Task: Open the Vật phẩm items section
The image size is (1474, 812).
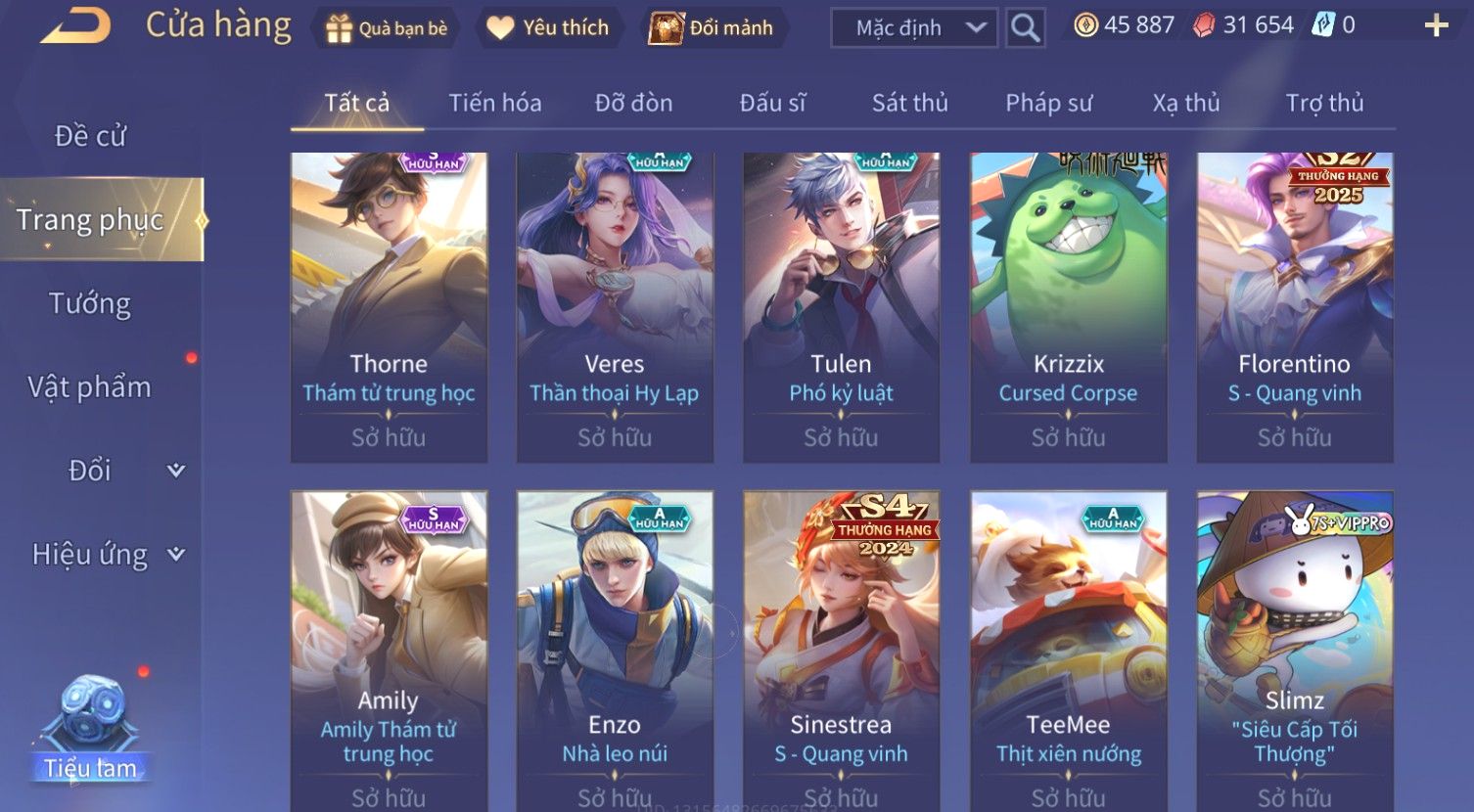Action: click(90, 387)
